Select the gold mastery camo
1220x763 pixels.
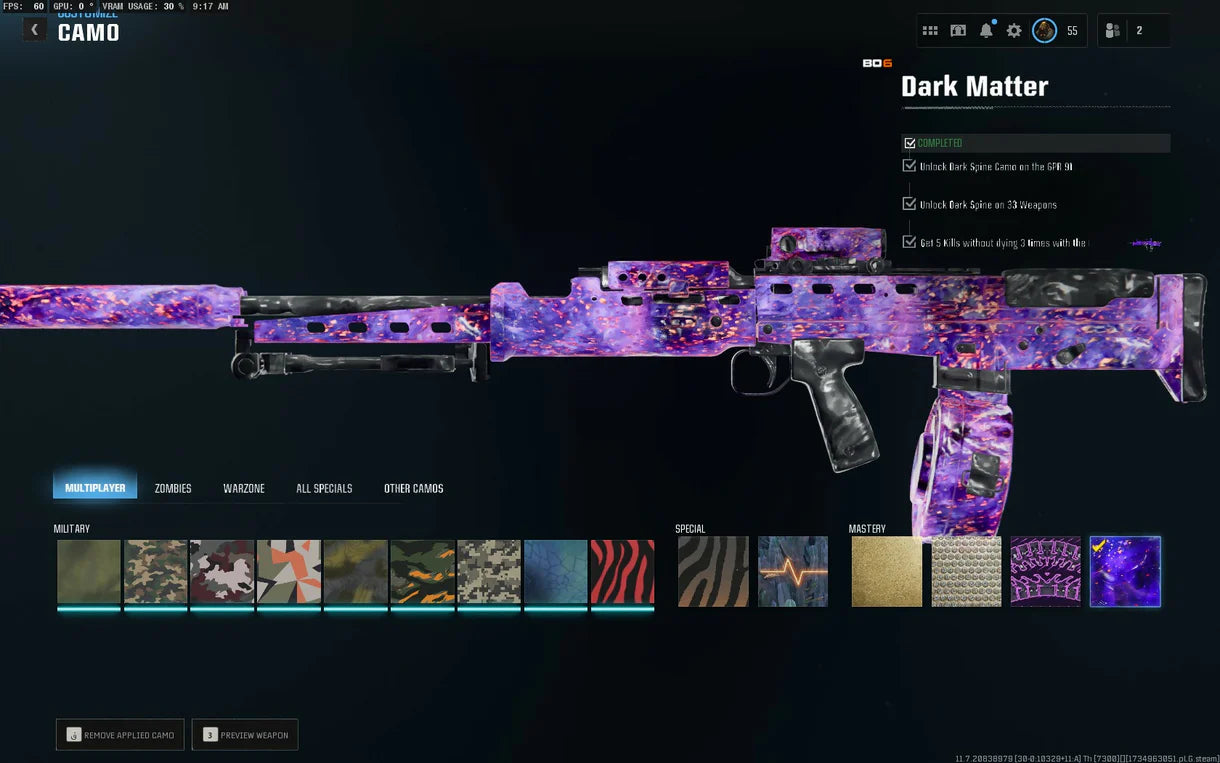[x=887, y=572]
